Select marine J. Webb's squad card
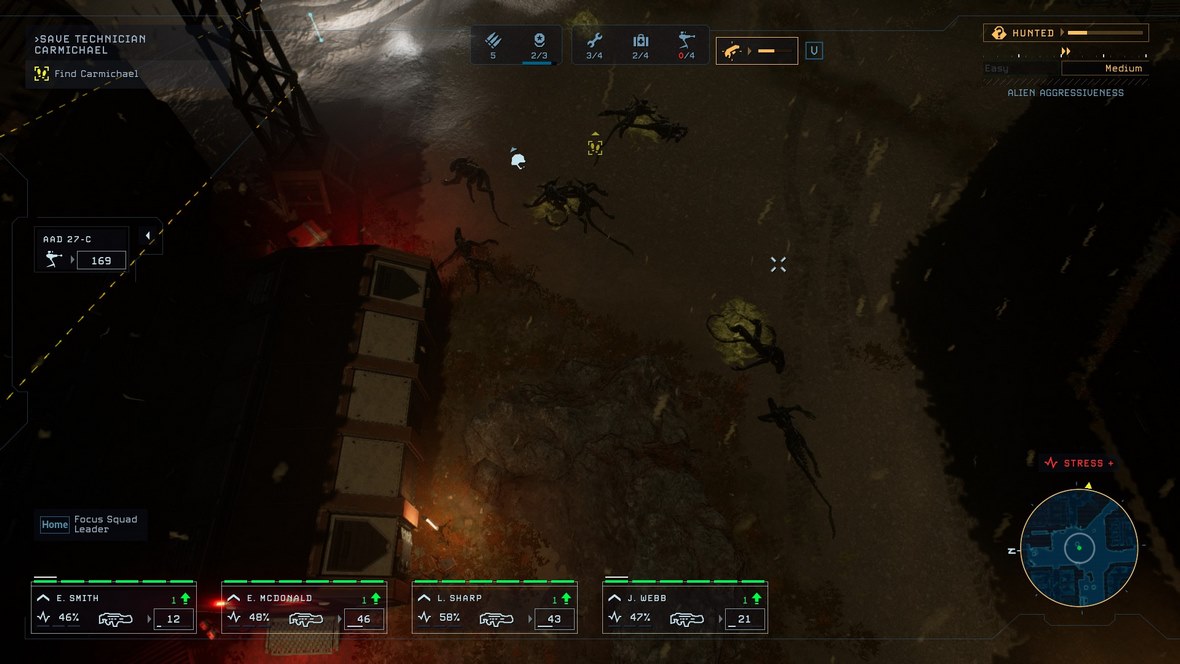Image resolution: width=1180 pixels, height=664 pixels. click(x=685, y=608)
